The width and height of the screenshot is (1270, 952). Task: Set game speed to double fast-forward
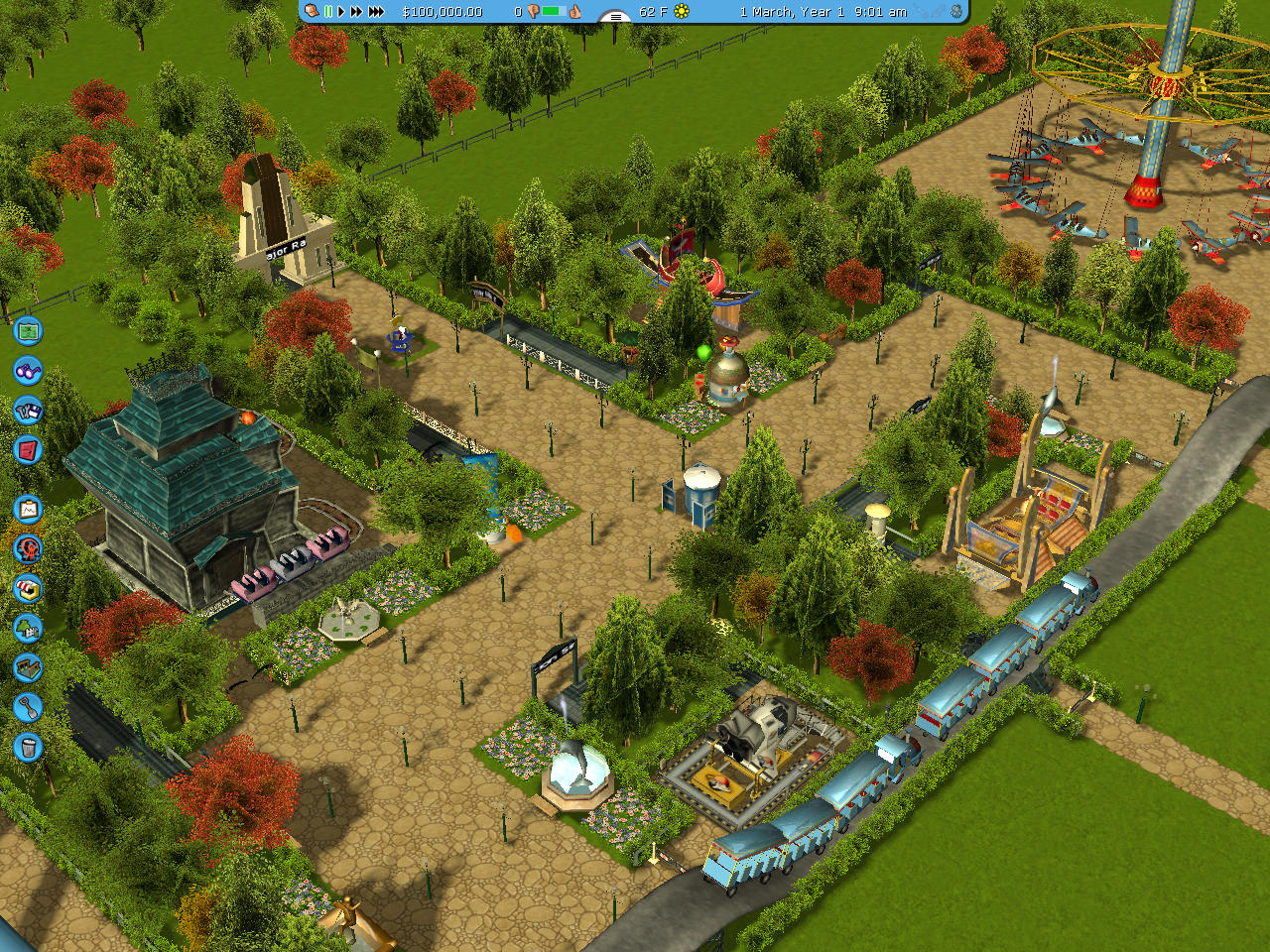[355, 12]
